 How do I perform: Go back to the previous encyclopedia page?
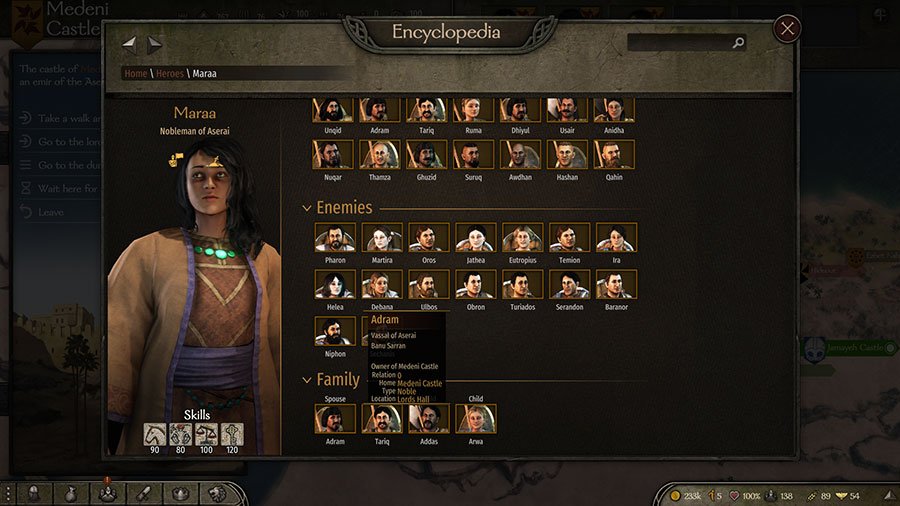129,44
